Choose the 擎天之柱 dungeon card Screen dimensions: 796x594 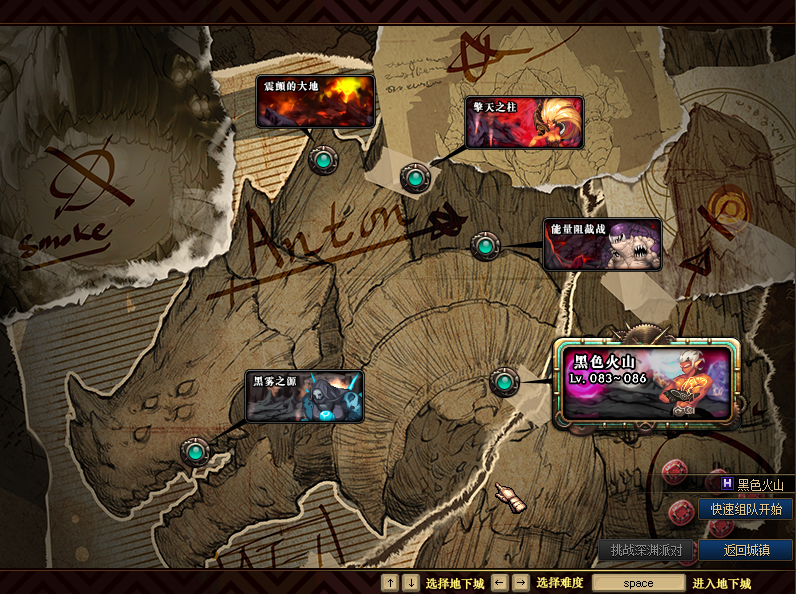(x=524, y=122)
